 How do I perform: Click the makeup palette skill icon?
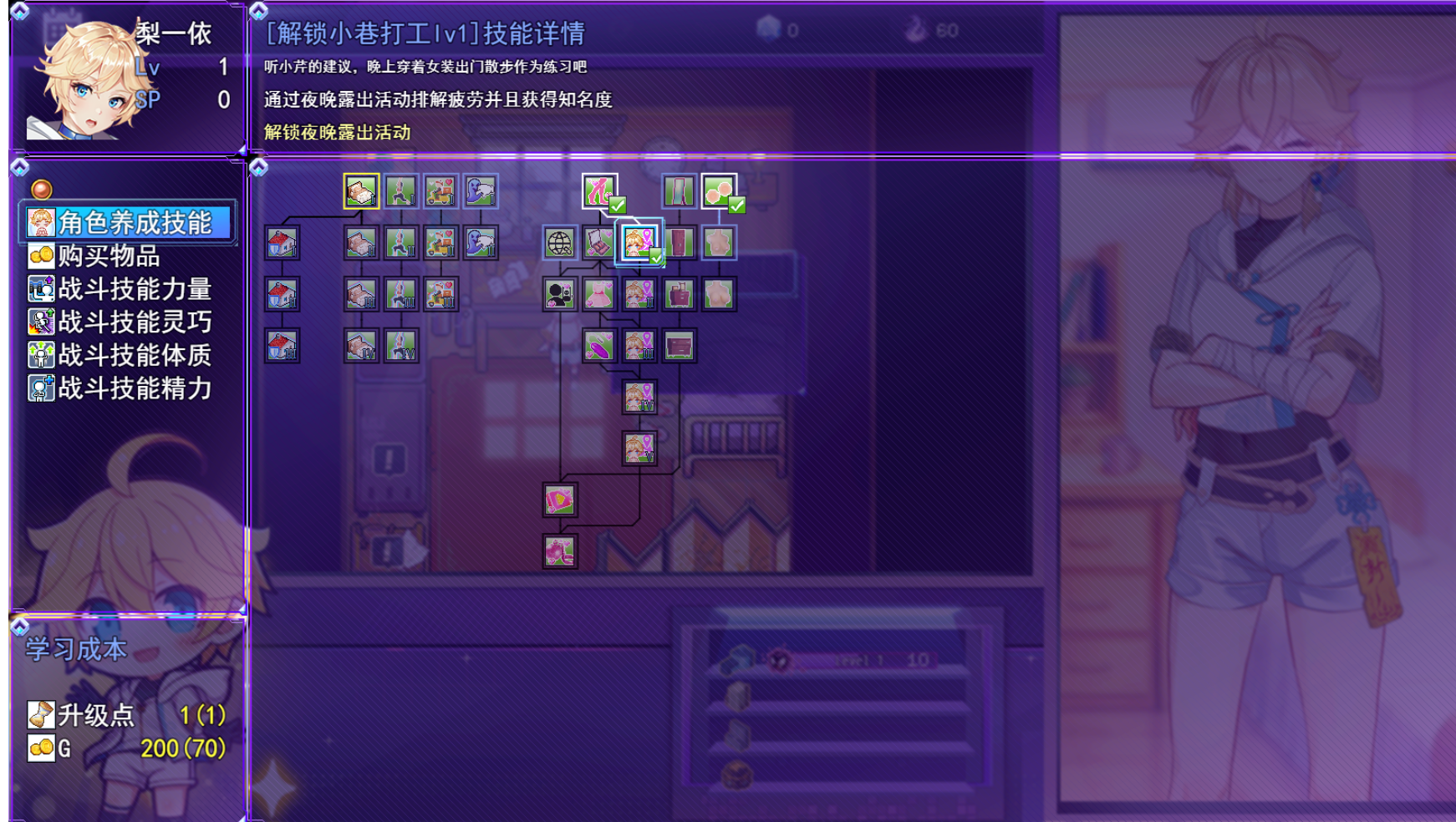pyautogui.click(x=599, y=243)
